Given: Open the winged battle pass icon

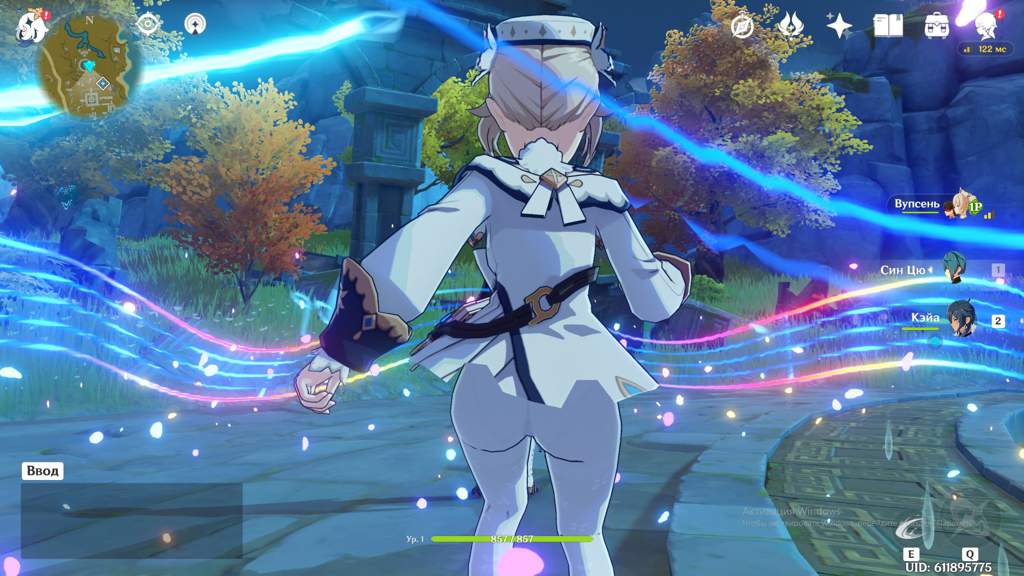Looking at the screenshot, I should (789, 25).
